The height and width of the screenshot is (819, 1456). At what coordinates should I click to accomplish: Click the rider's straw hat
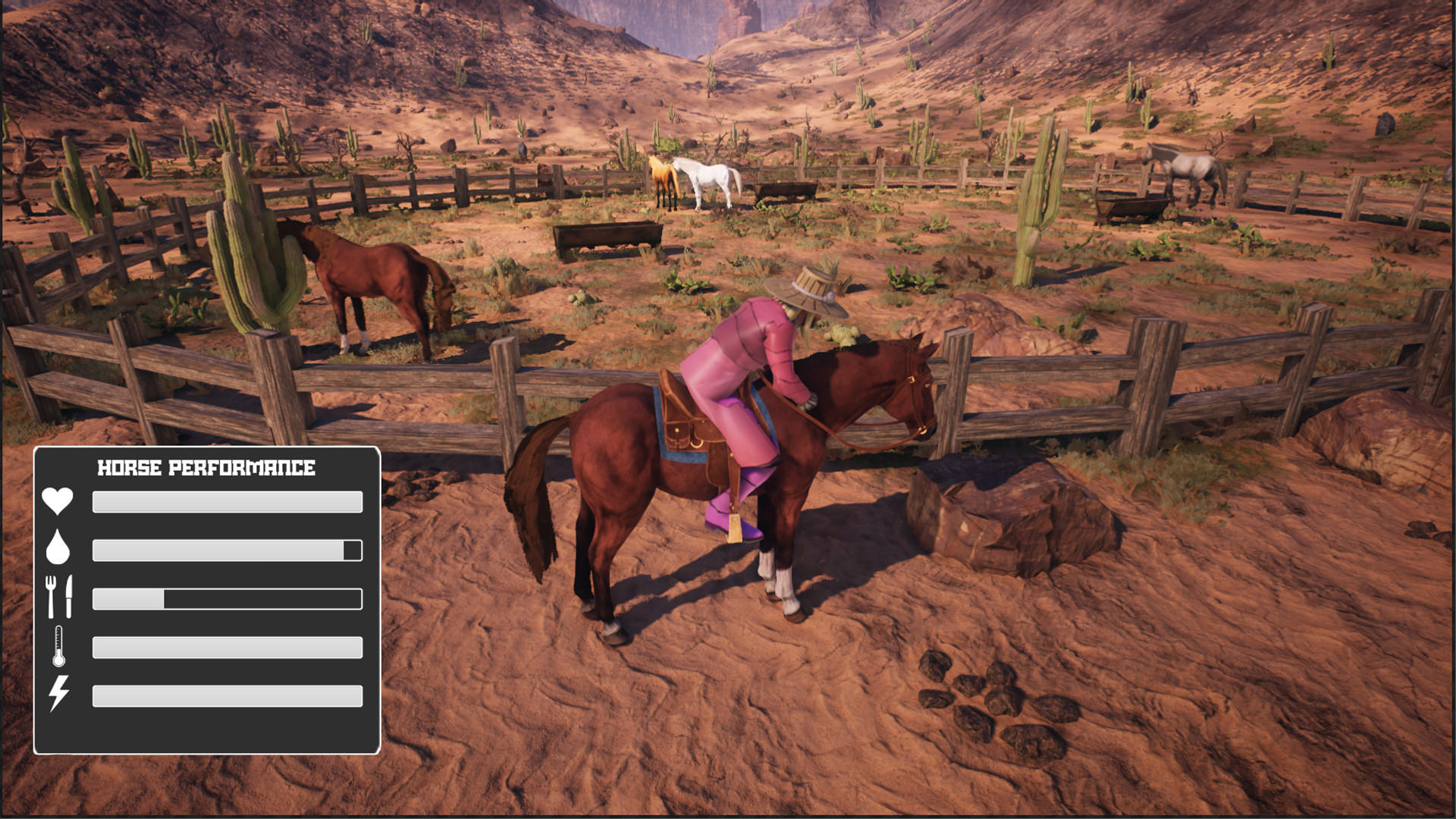pyautogui.click(x=808, y=288)
